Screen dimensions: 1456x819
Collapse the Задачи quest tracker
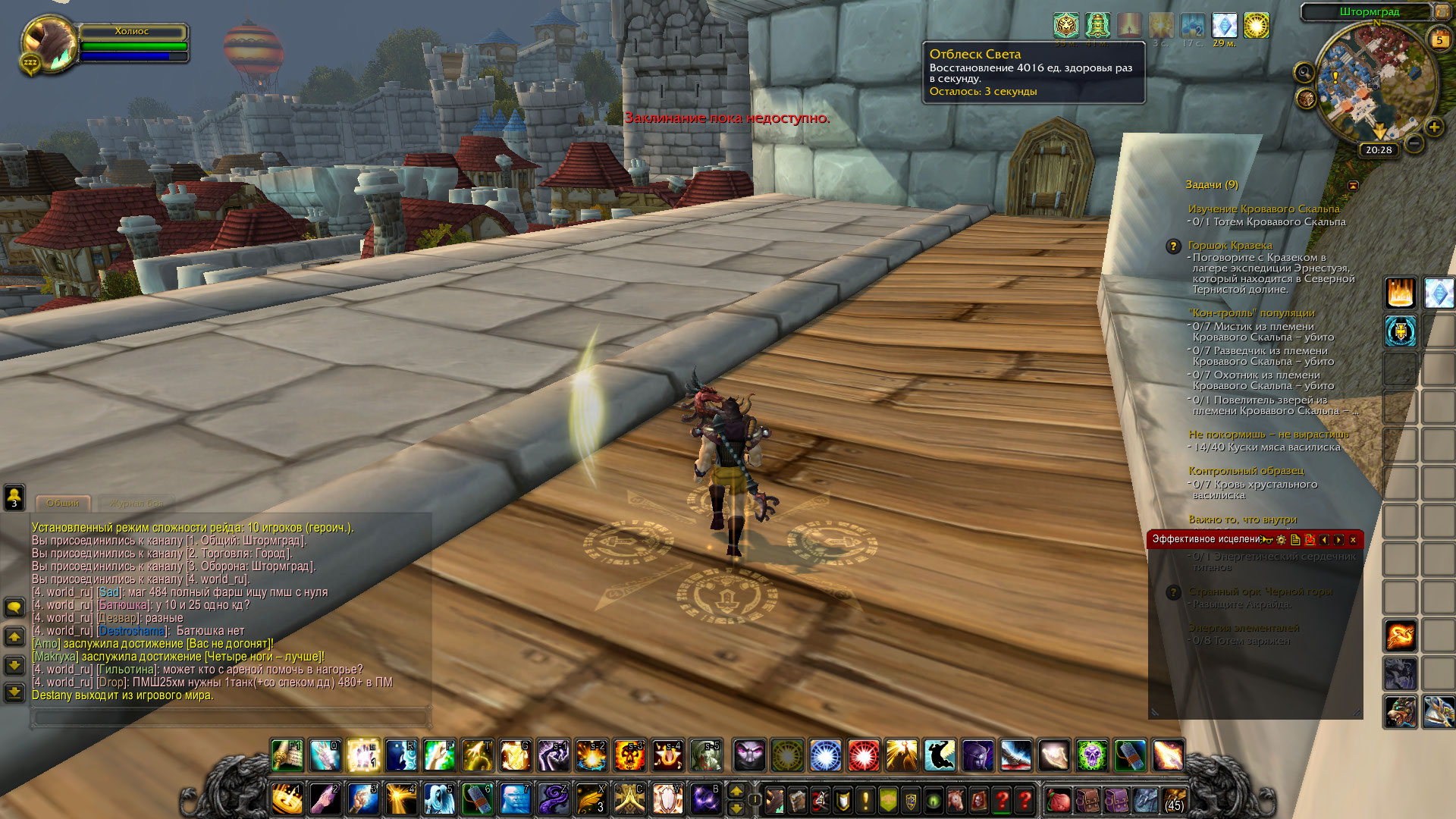click(x=1353, y=185)
